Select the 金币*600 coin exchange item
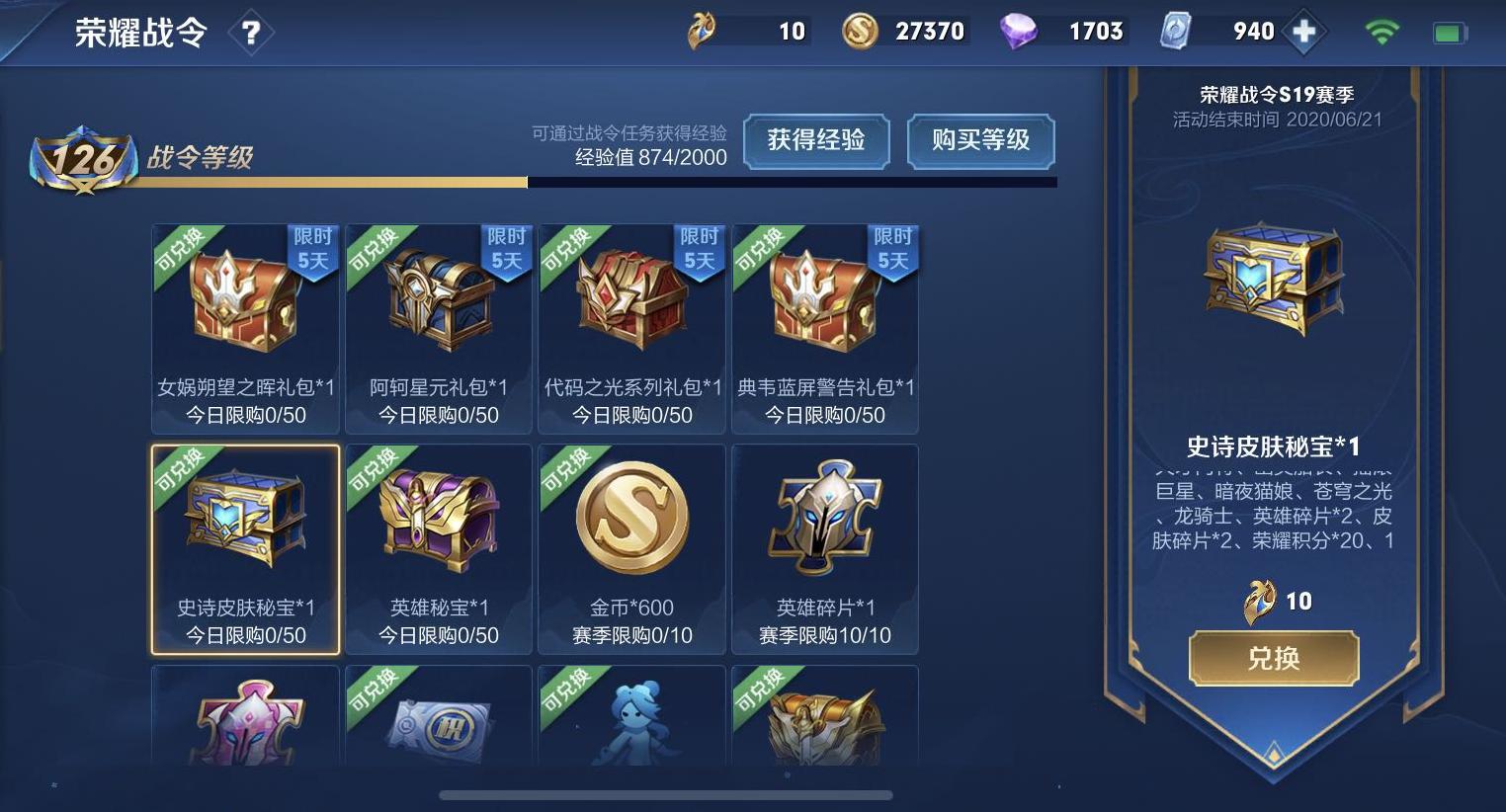The image size is (1506, 812). click(631, 549)
